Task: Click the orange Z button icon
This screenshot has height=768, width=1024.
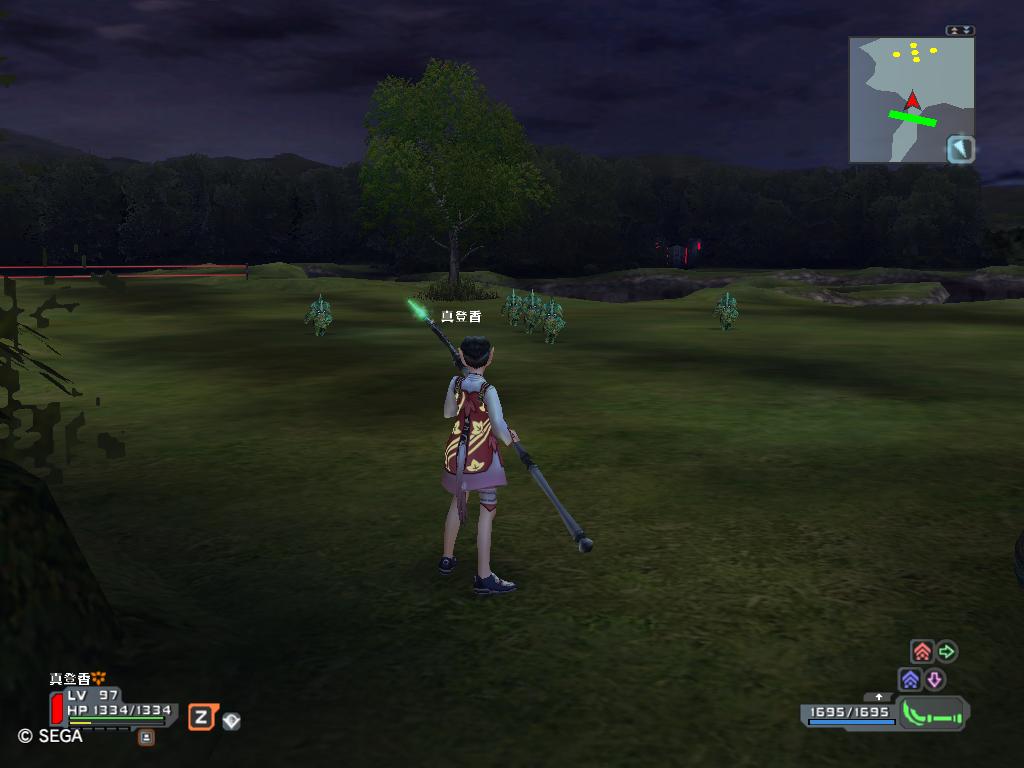Action: [x=202, y=716]
